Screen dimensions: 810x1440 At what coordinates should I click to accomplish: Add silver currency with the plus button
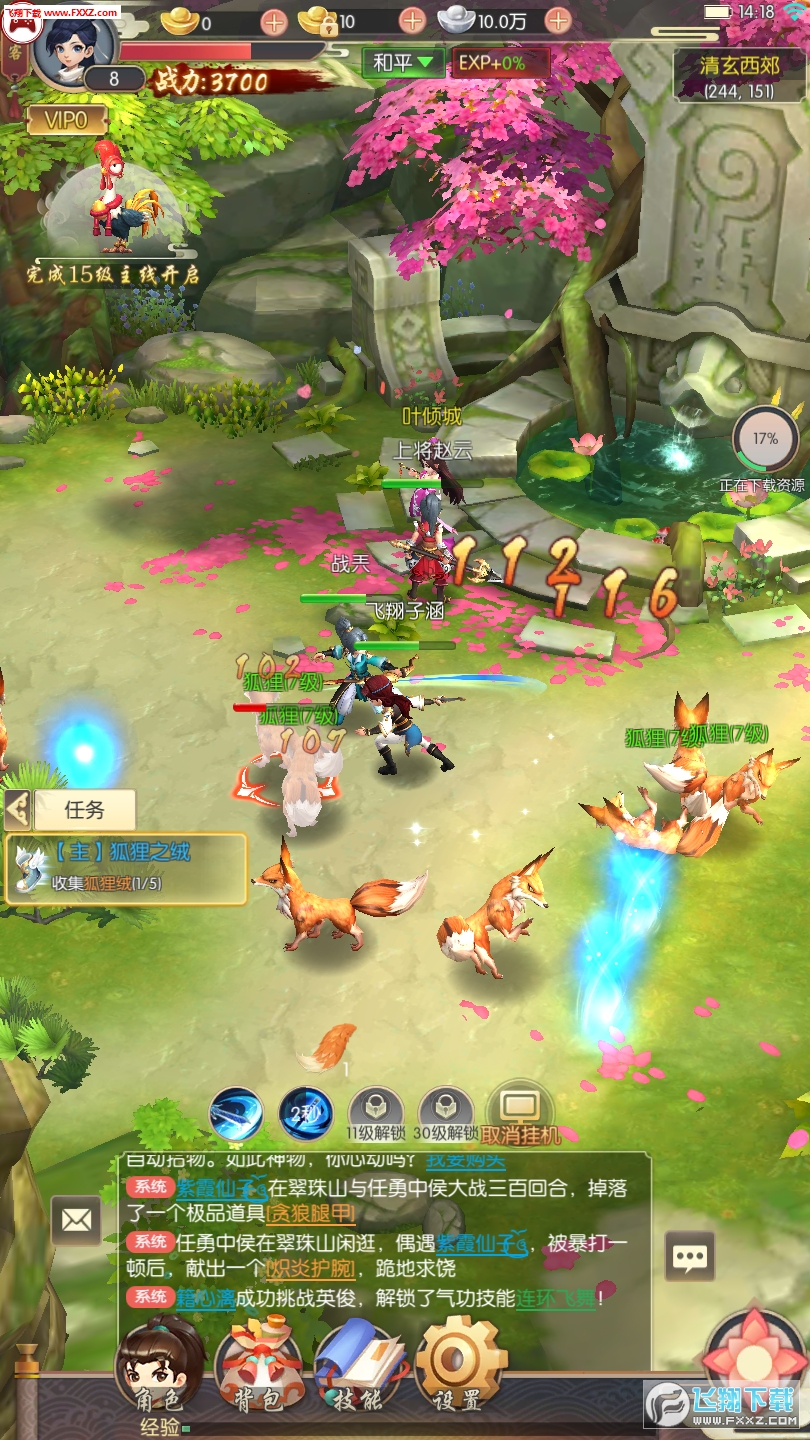(558, 20)
